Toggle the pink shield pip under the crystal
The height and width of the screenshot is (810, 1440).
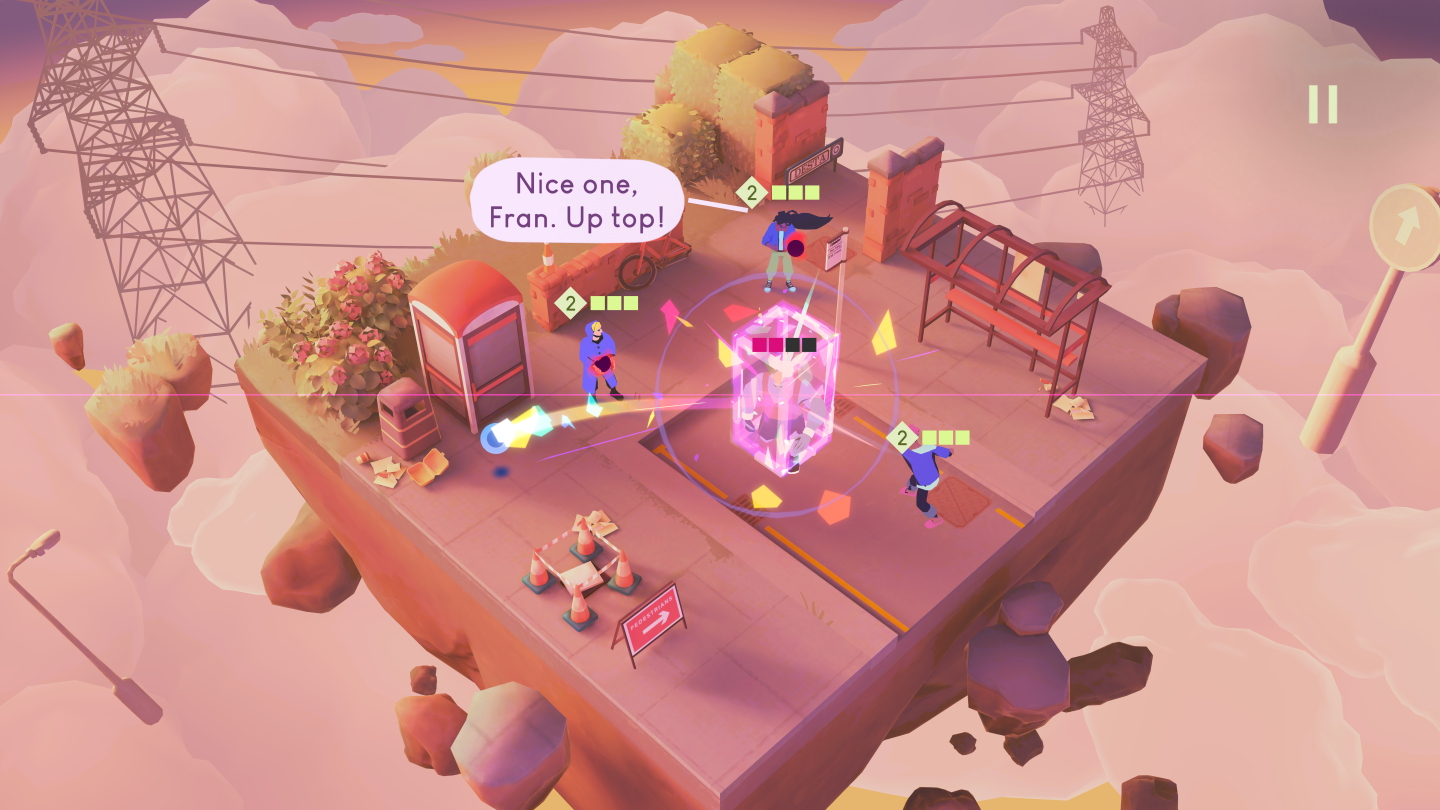[759, 344]
